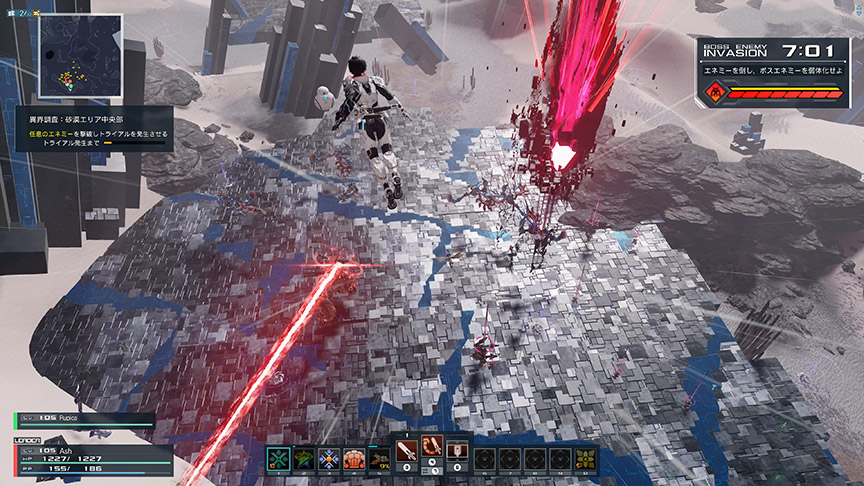This screenshot has width=864, height=486.
Task: Select the sword weapon slot
Action: 407,455
